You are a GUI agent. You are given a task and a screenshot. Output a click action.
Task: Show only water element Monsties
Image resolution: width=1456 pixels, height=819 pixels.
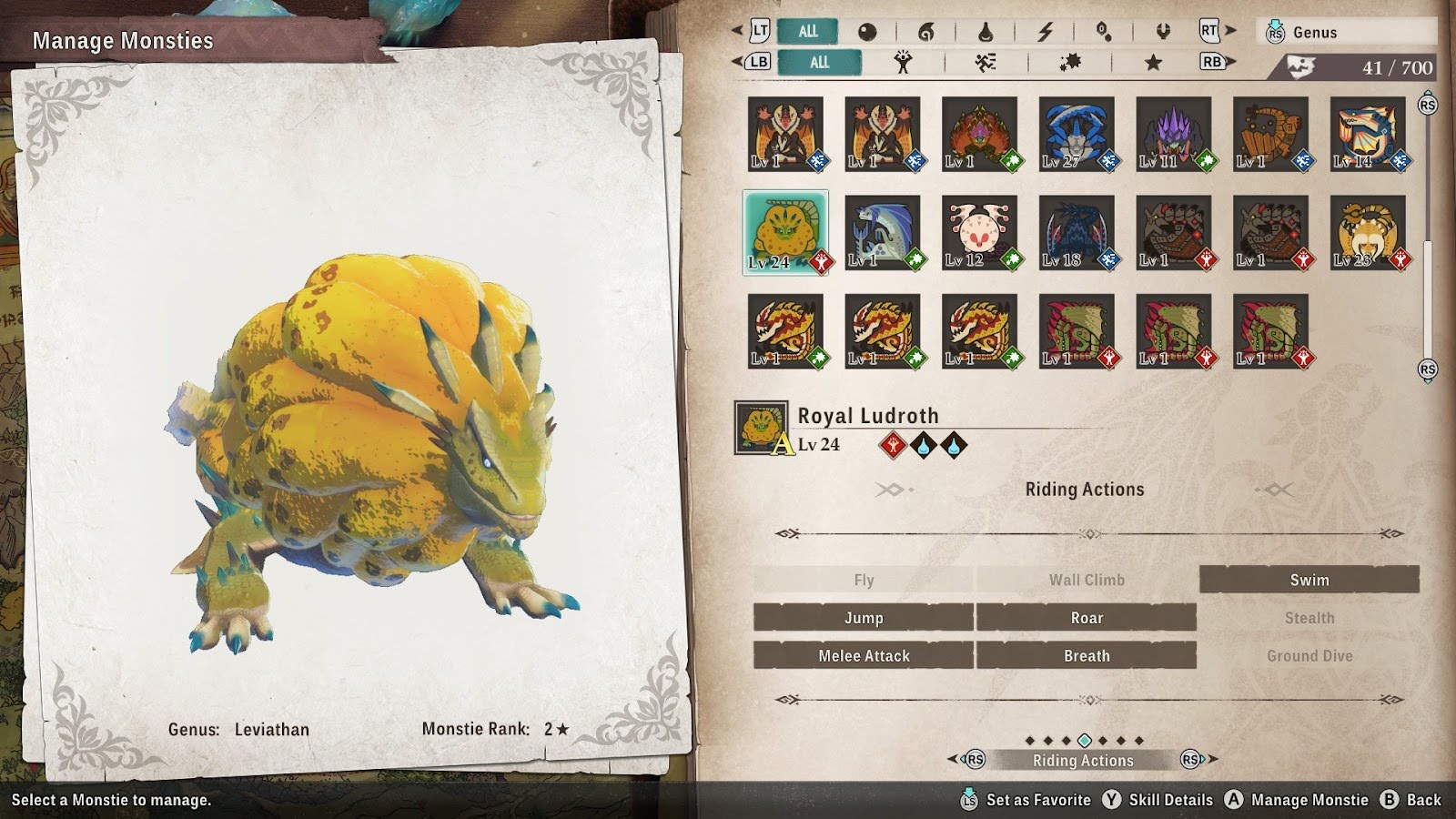(985, 32)
